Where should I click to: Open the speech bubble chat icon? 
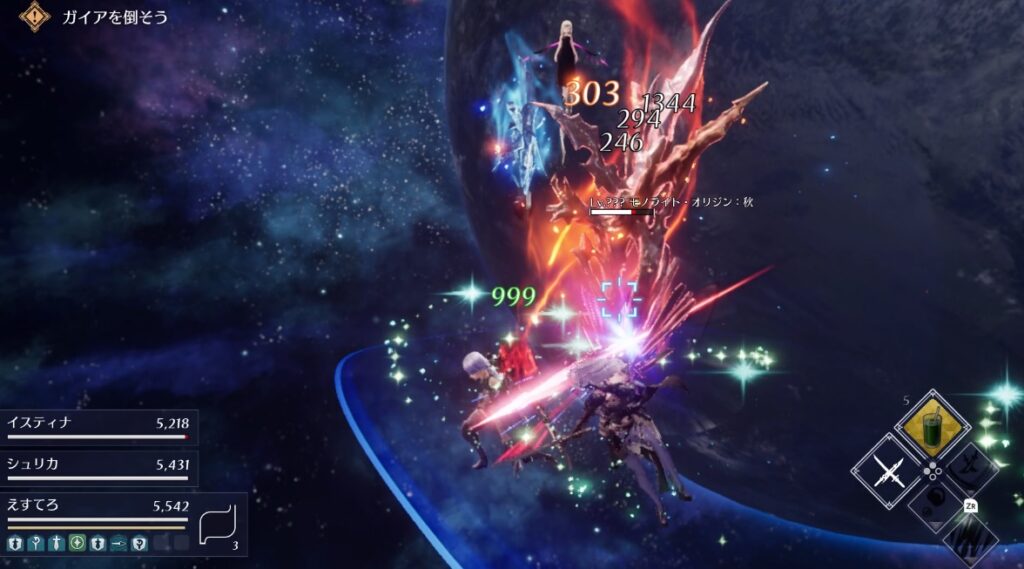221,523
